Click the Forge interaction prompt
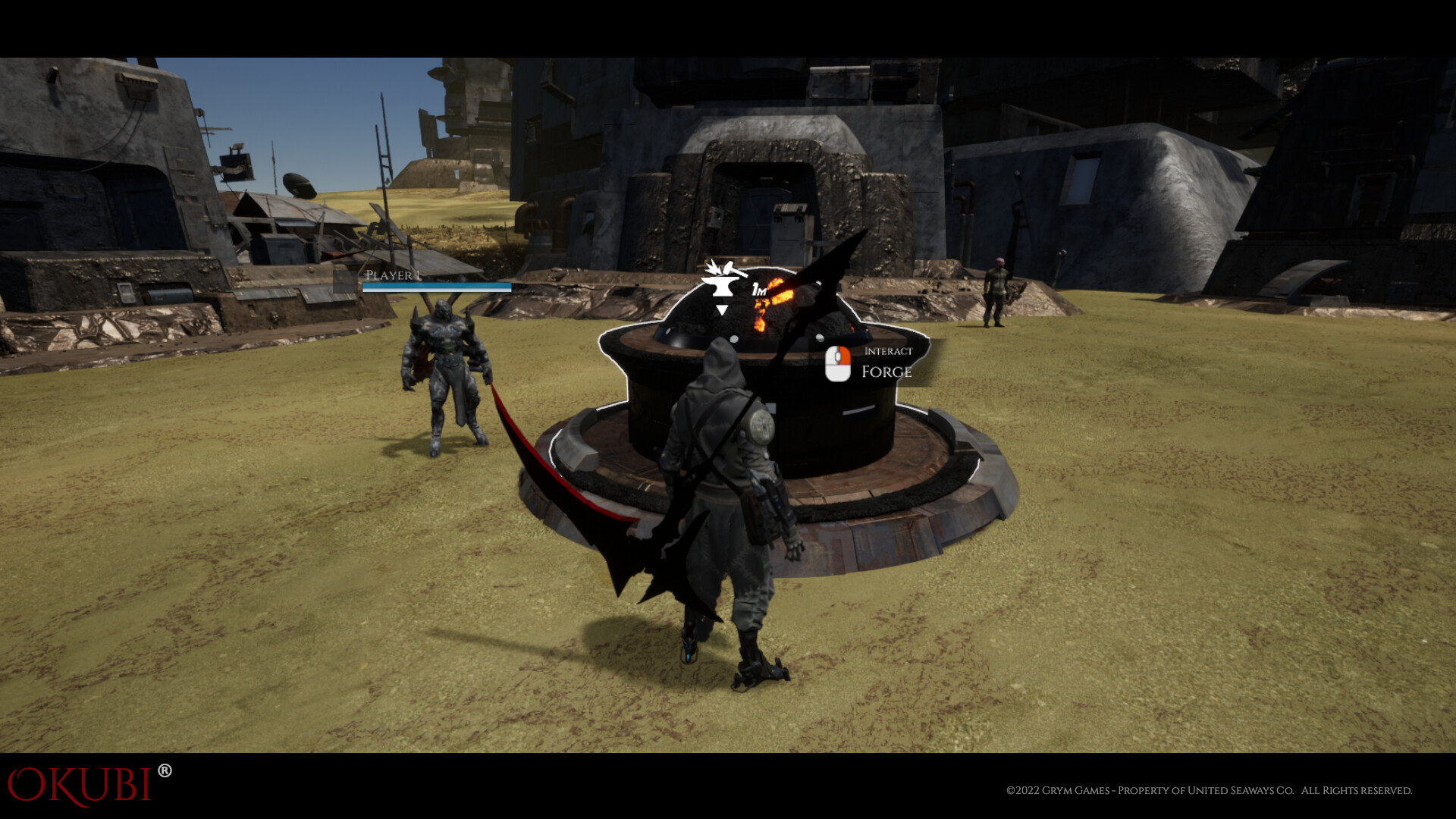The image size is (1456, 819). pos(889,372)
